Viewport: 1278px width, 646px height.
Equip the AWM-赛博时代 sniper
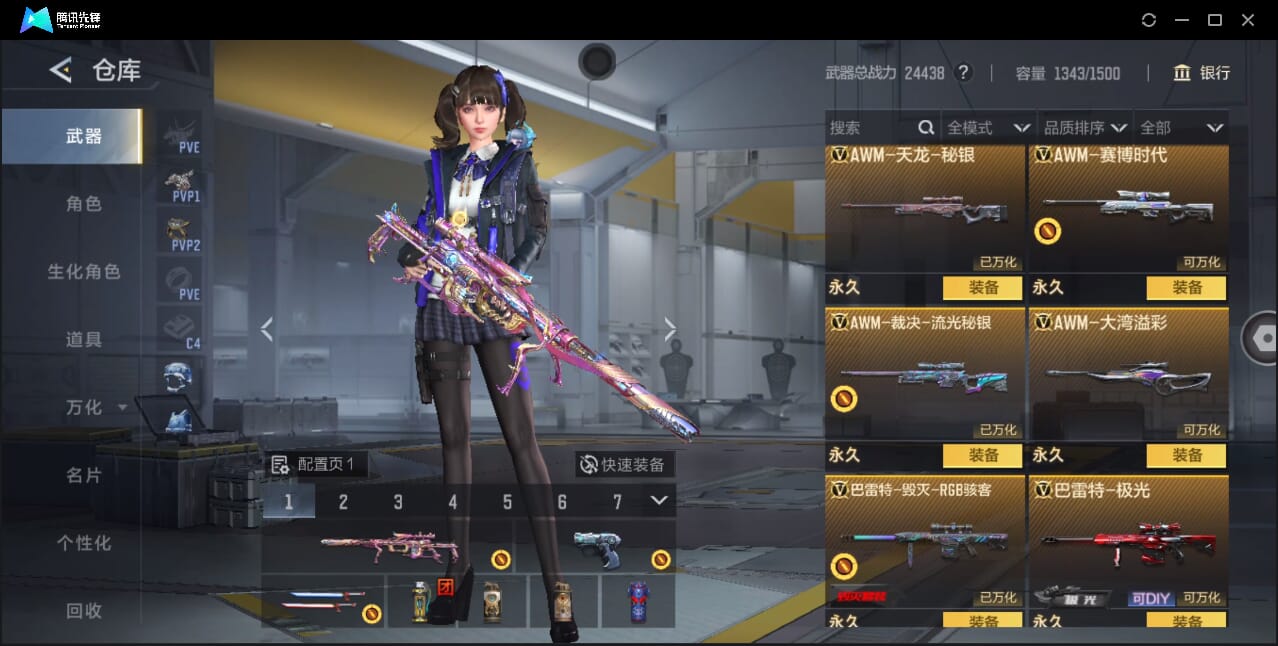(x=1186, y=288)
